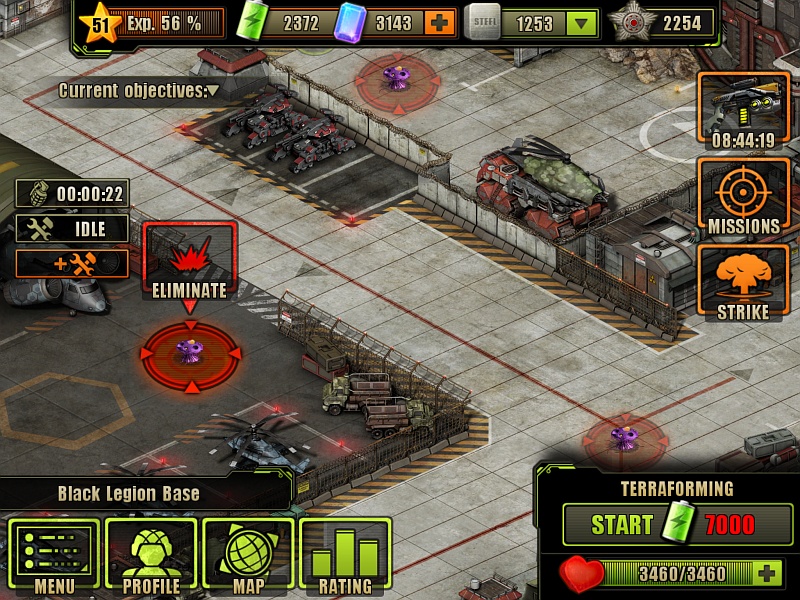Open the Profile screen
Screen dimensions: 800x600
151,557
